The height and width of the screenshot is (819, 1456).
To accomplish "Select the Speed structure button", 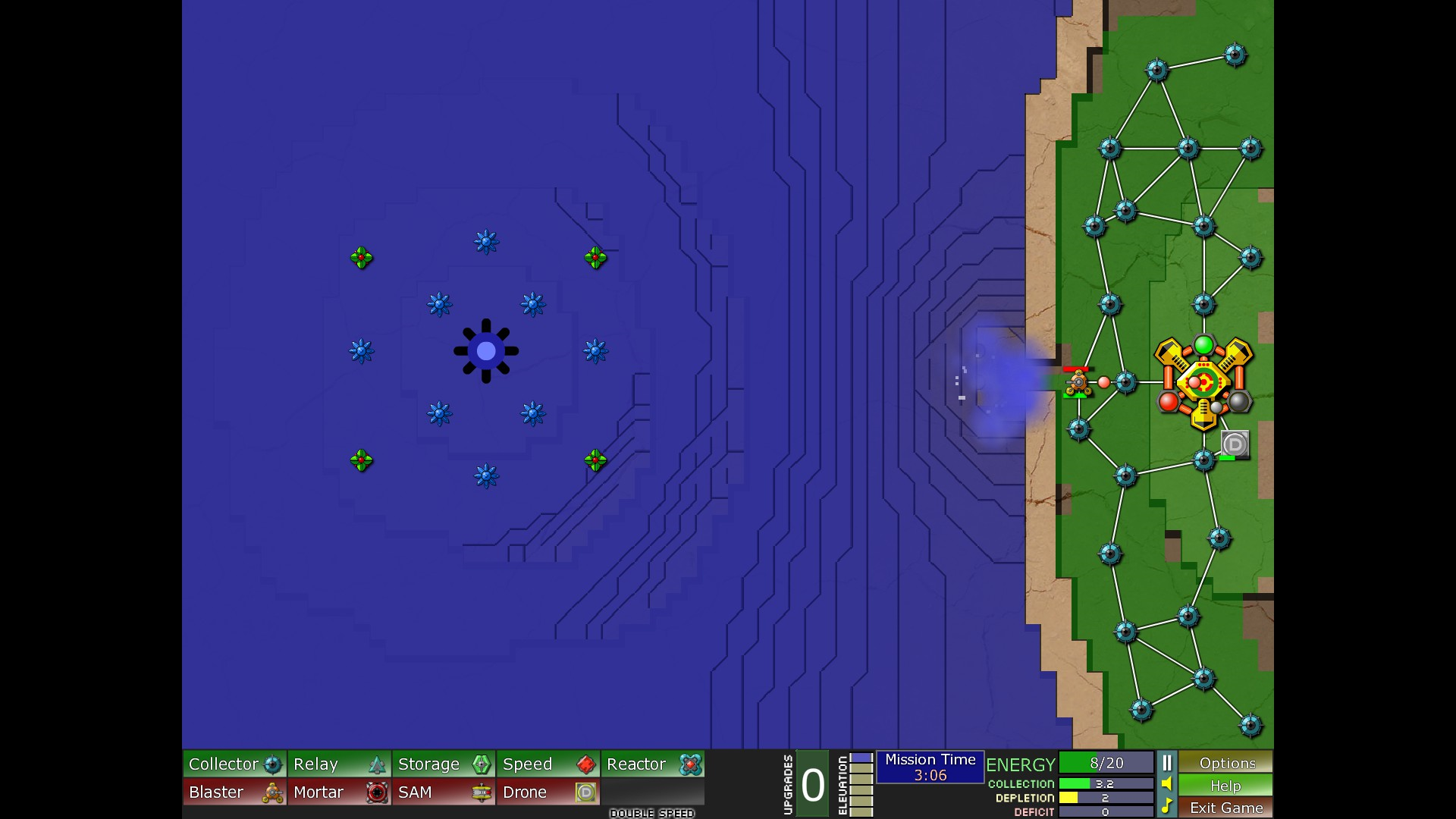I will (x=548, y=764).
